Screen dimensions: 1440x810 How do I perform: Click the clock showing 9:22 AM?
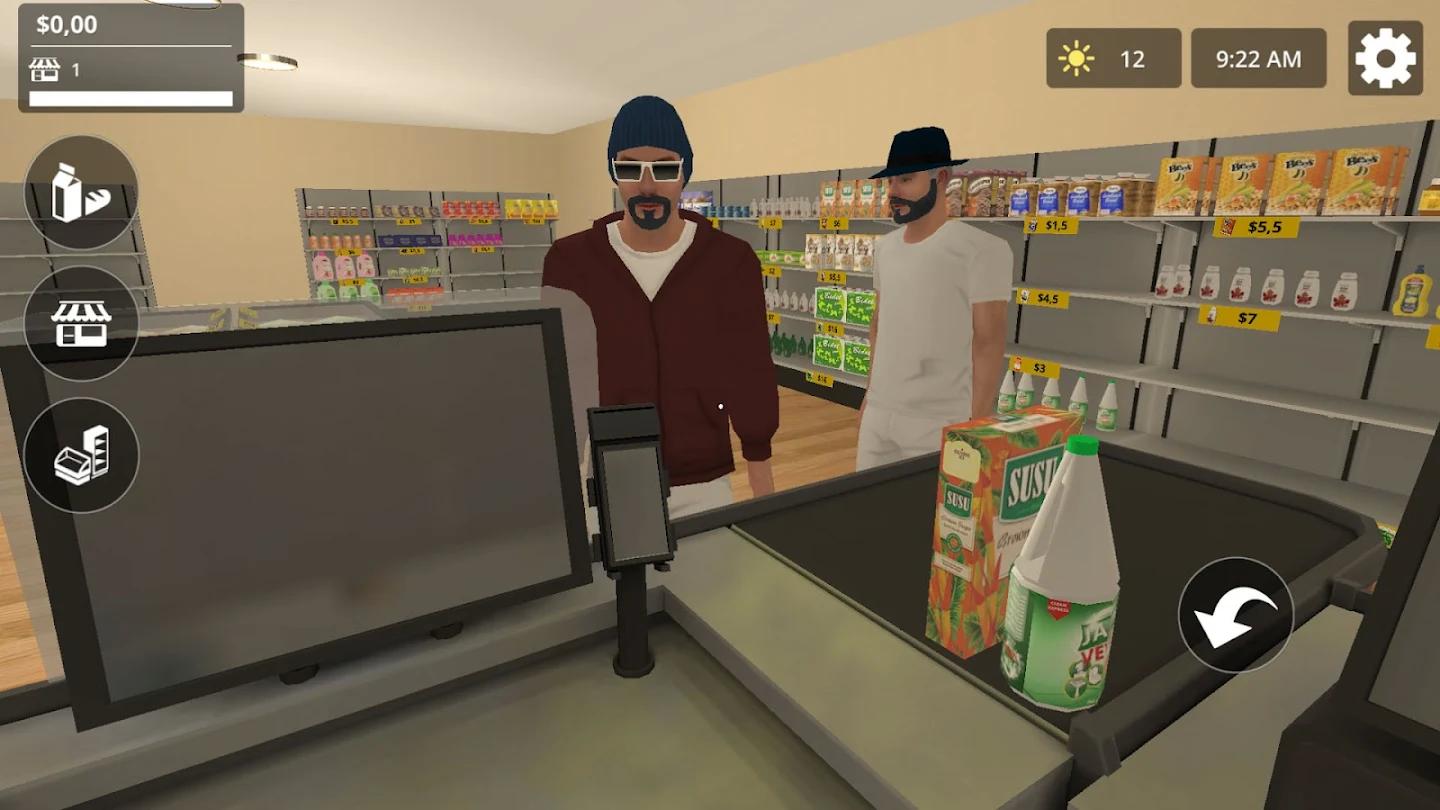pyautogui.click(x=1259, y=59)
